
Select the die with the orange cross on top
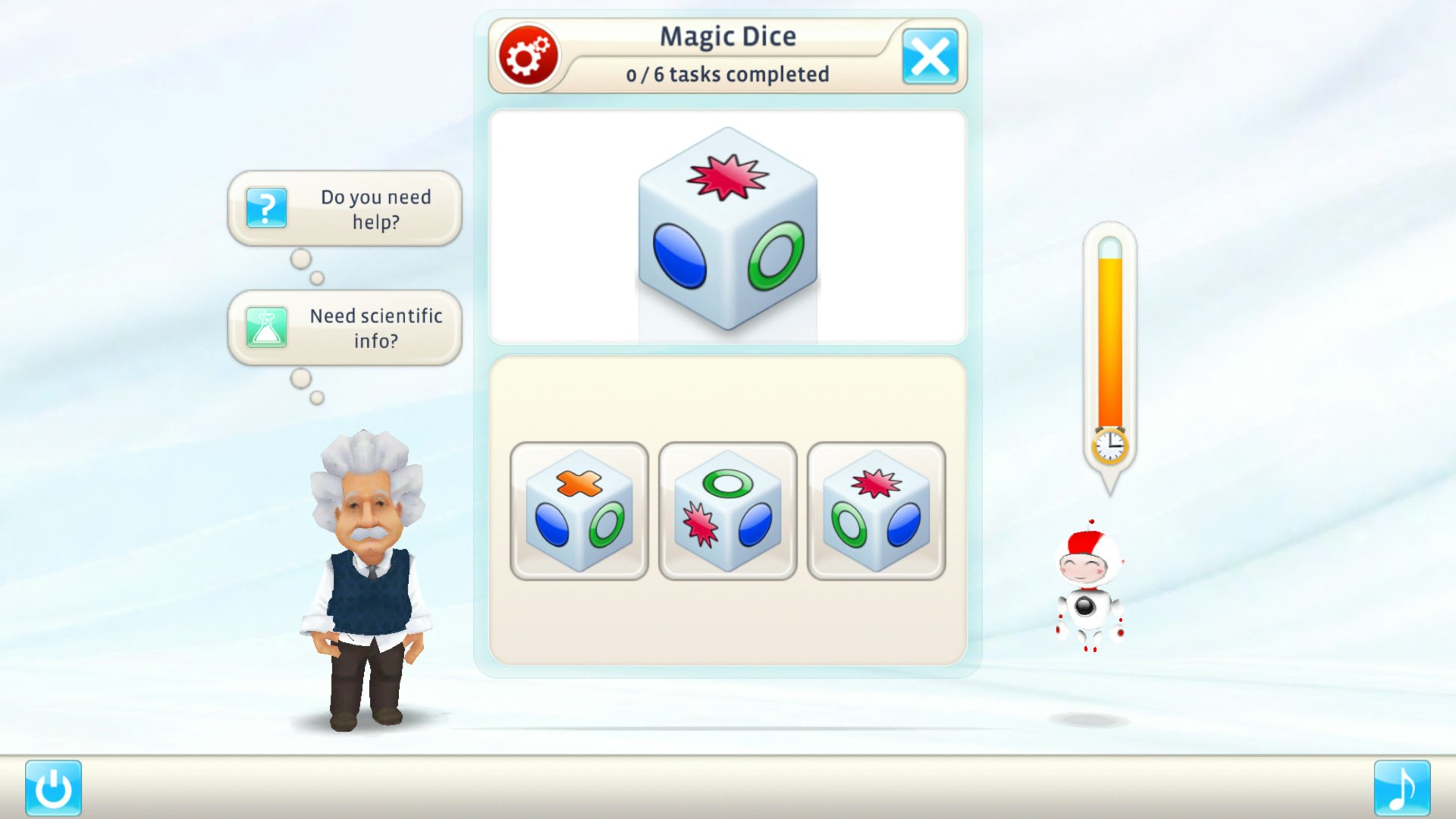[x=579, y=511]
